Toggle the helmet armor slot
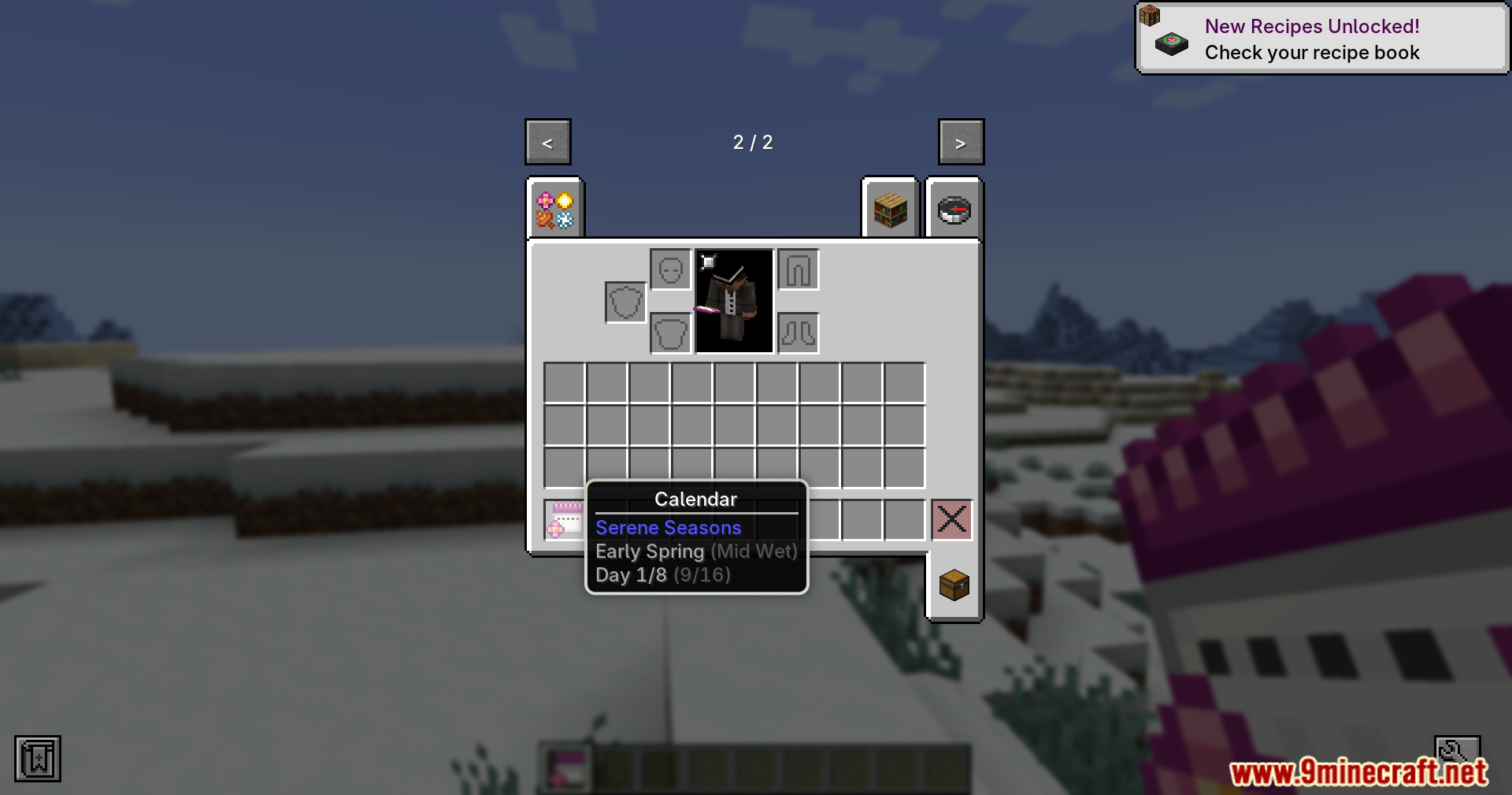1512x795 pixels. [670, 269]
